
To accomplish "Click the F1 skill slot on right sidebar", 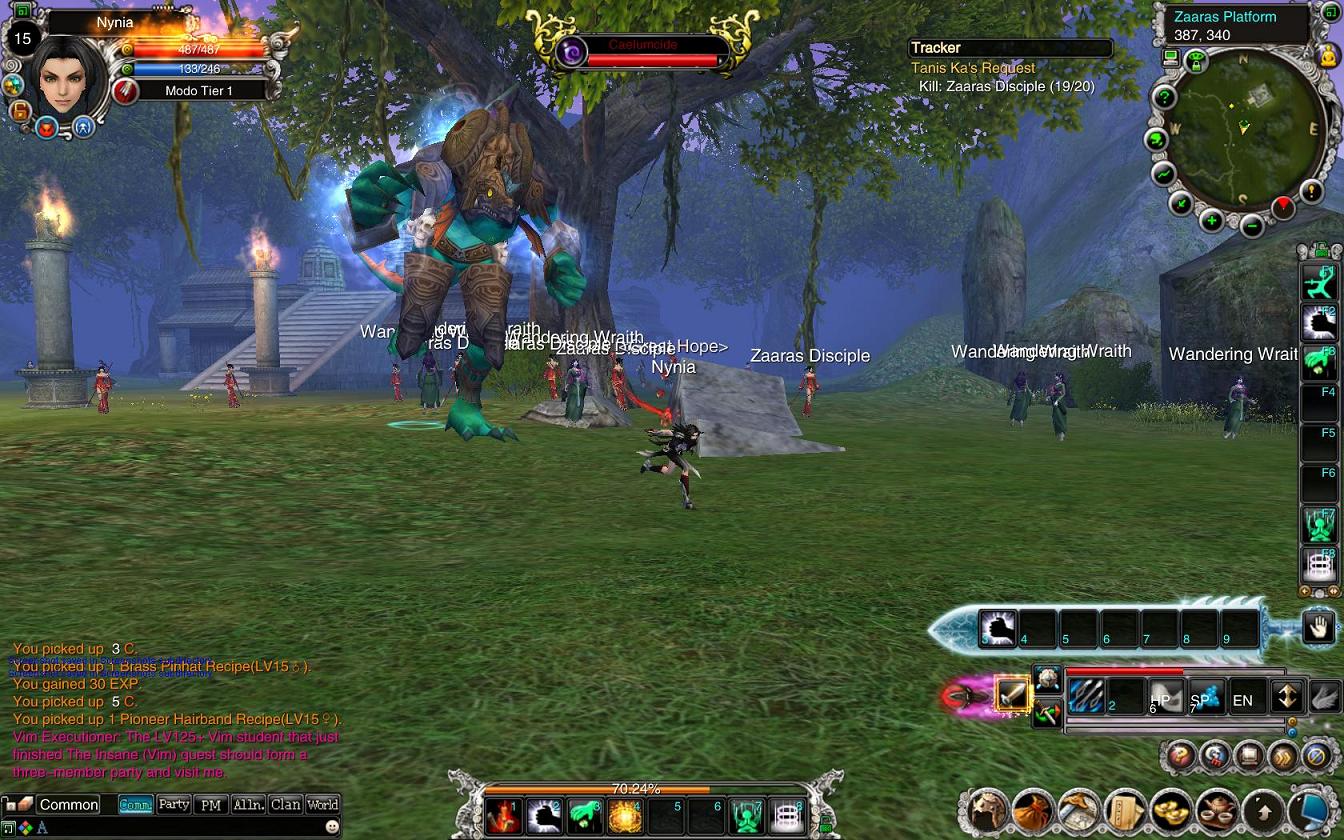I will [1320, 283].
